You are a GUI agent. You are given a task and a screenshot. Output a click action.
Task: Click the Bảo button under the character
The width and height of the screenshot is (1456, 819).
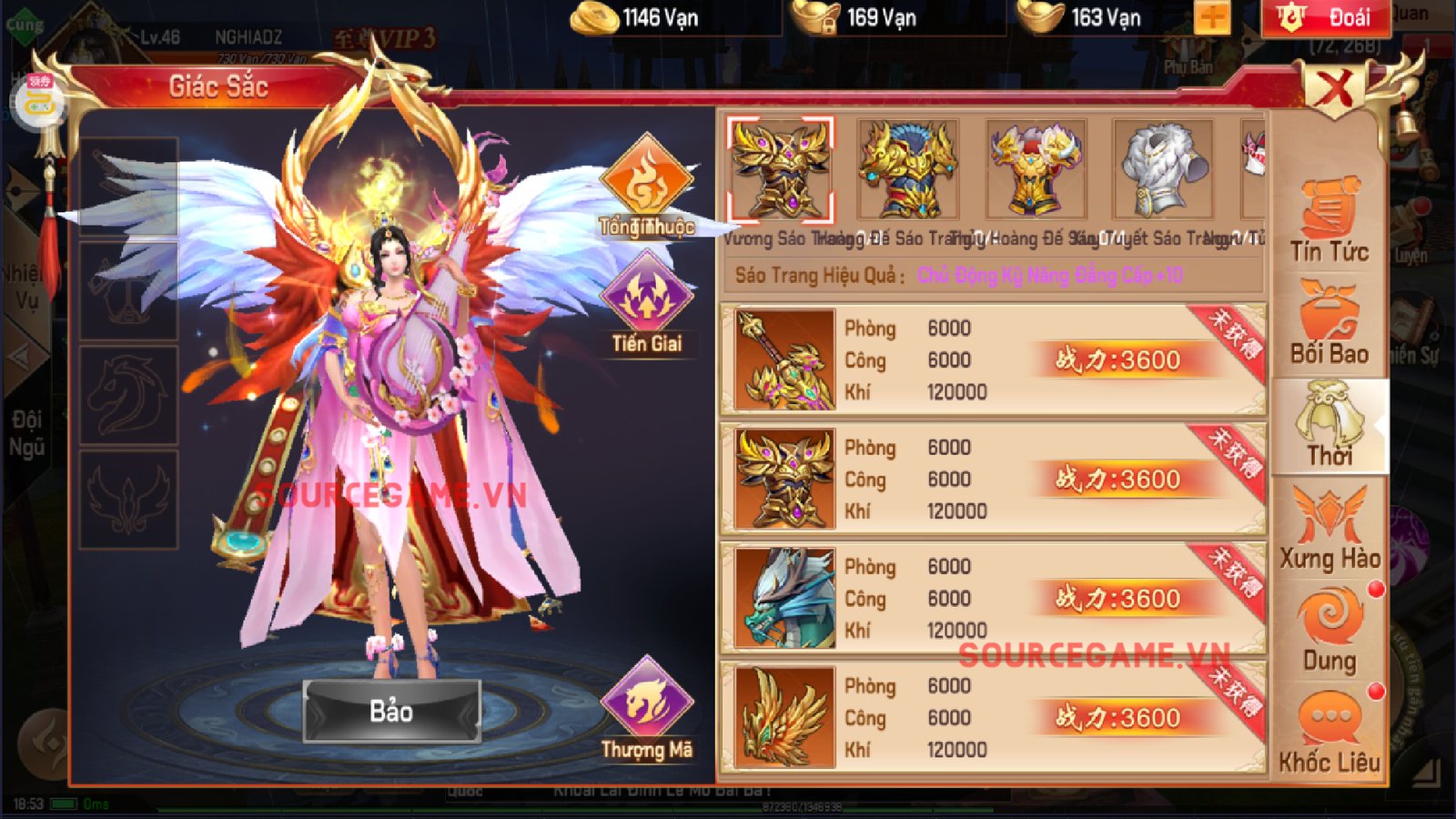coord(391,711)
